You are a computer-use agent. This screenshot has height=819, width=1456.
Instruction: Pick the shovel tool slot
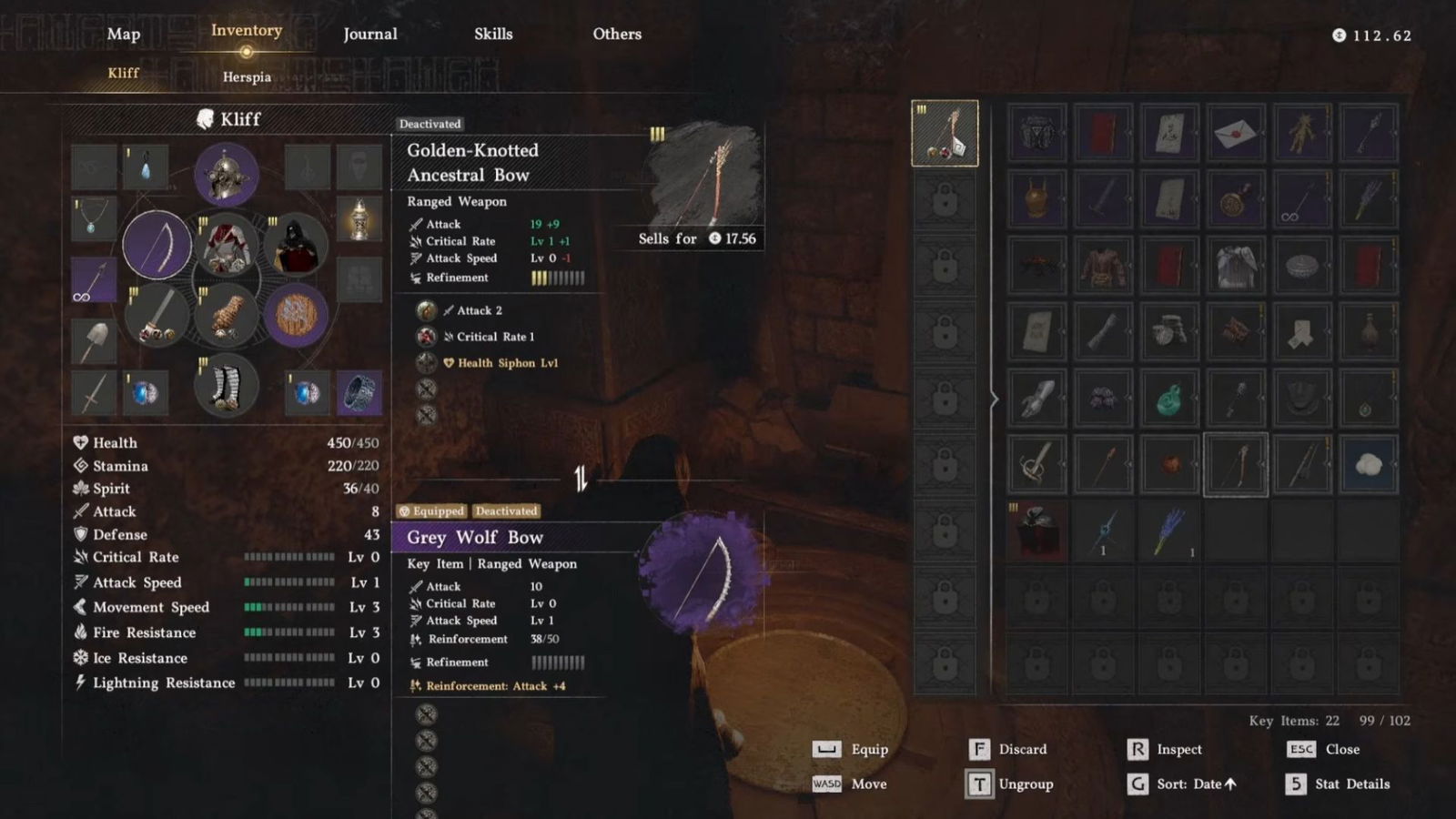pyautogui.click(x=94, y=341)
